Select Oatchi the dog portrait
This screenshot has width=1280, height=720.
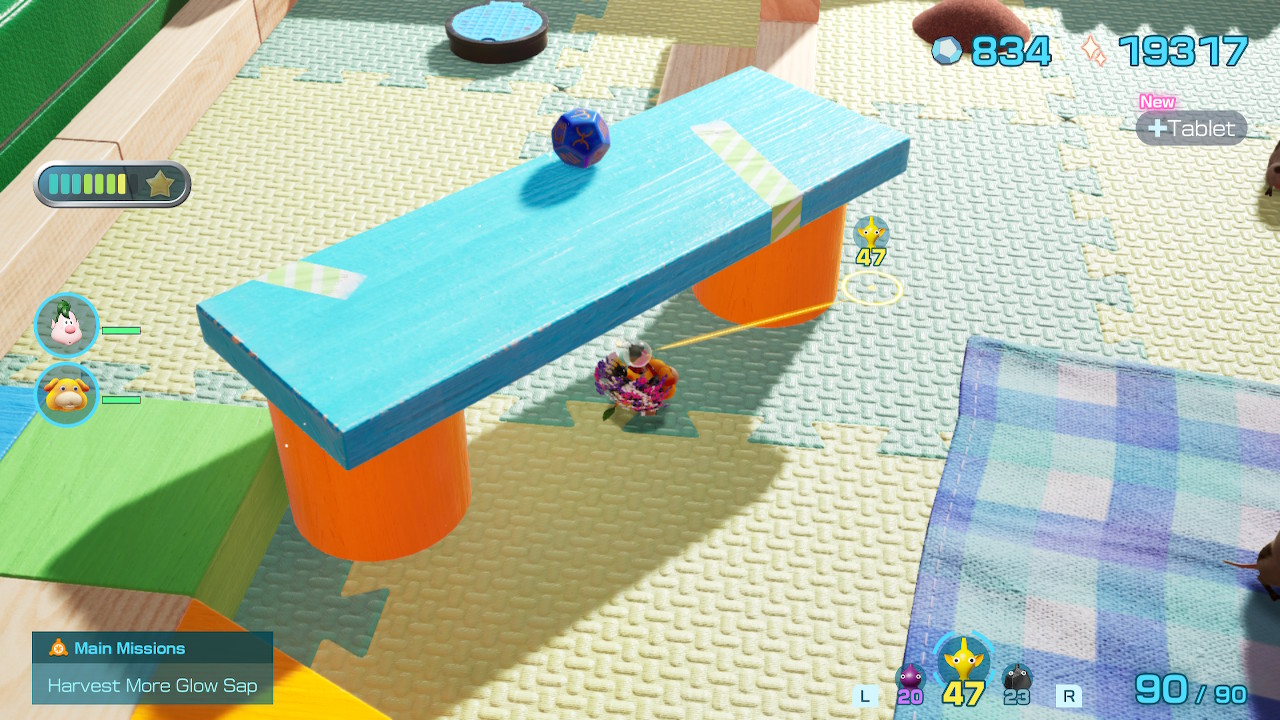66,394
